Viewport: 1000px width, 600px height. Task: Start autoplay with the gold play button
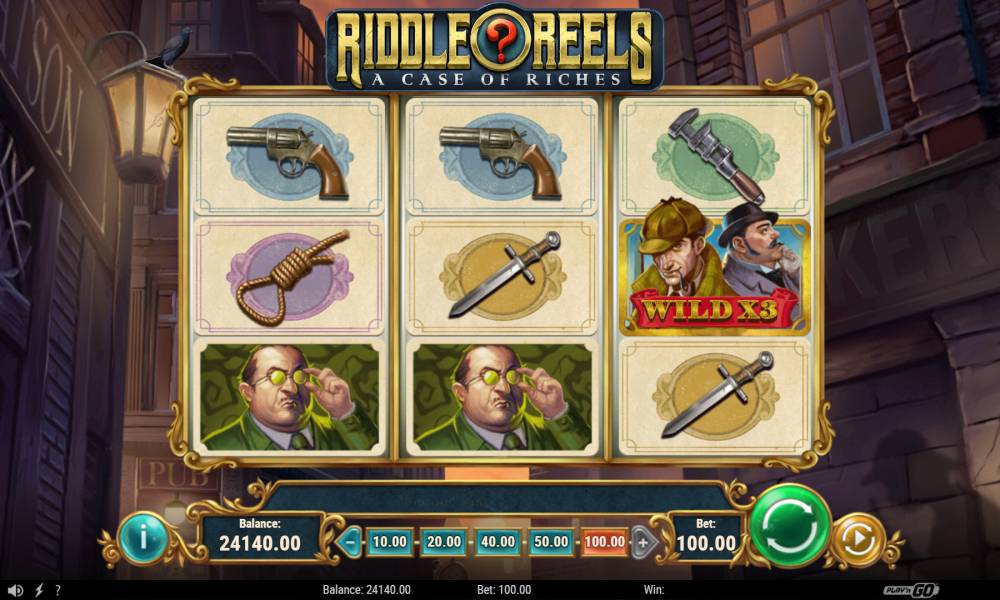(x=856, y=540)
